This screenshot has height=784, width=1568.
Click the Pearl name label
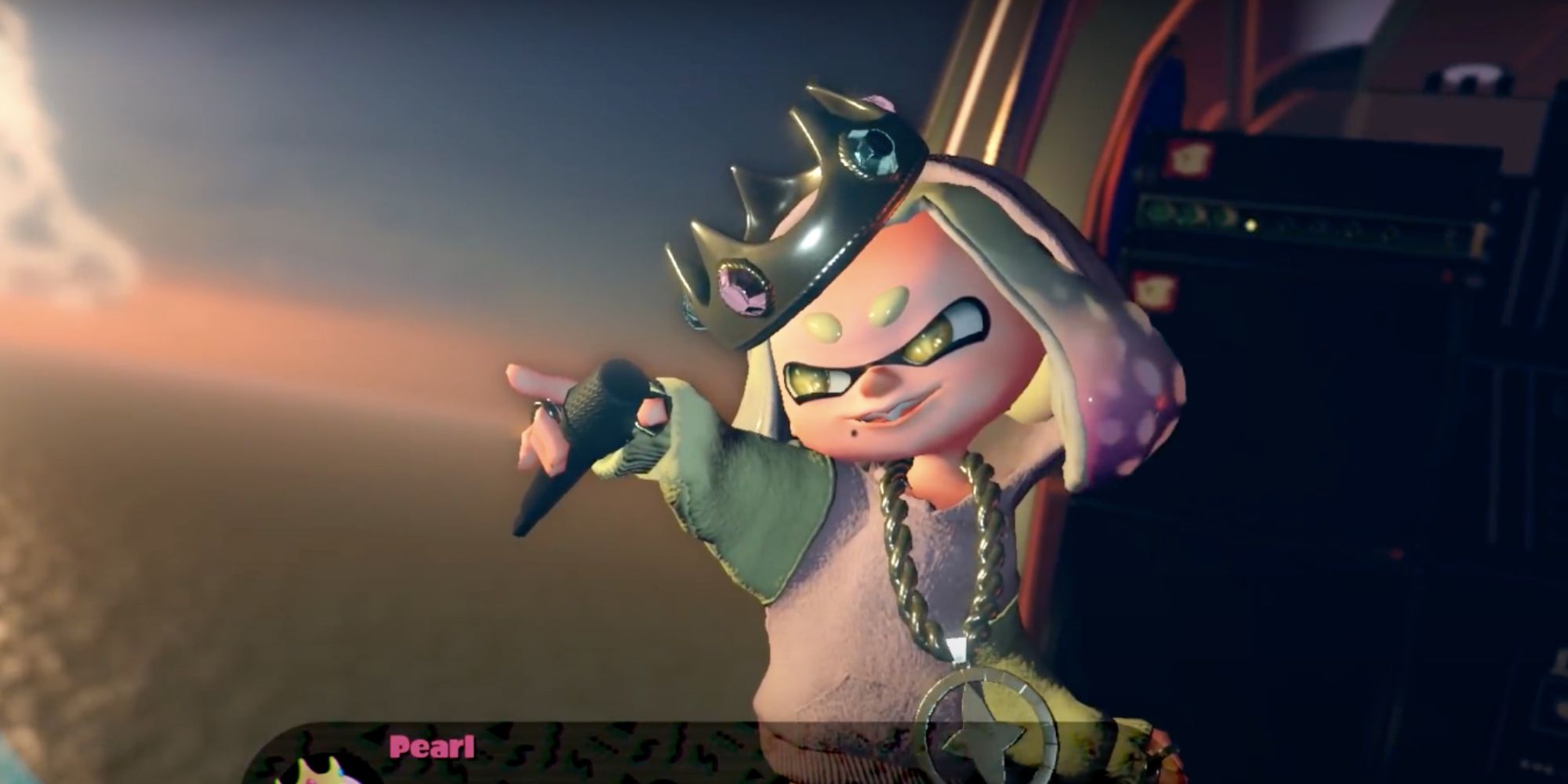click(433, 746)
